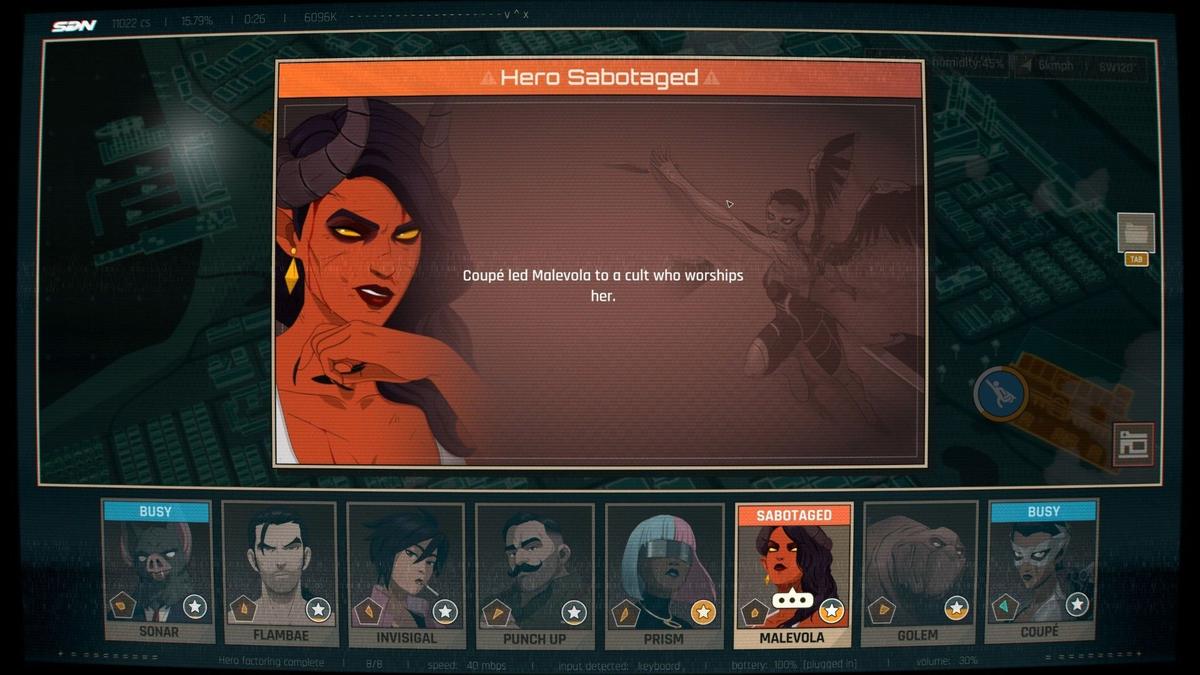The height and width of the screenshot is (675, 1200).
Task: Pick the Punch Up hero card
Action: pyautogui.click(x=535, y=572)
